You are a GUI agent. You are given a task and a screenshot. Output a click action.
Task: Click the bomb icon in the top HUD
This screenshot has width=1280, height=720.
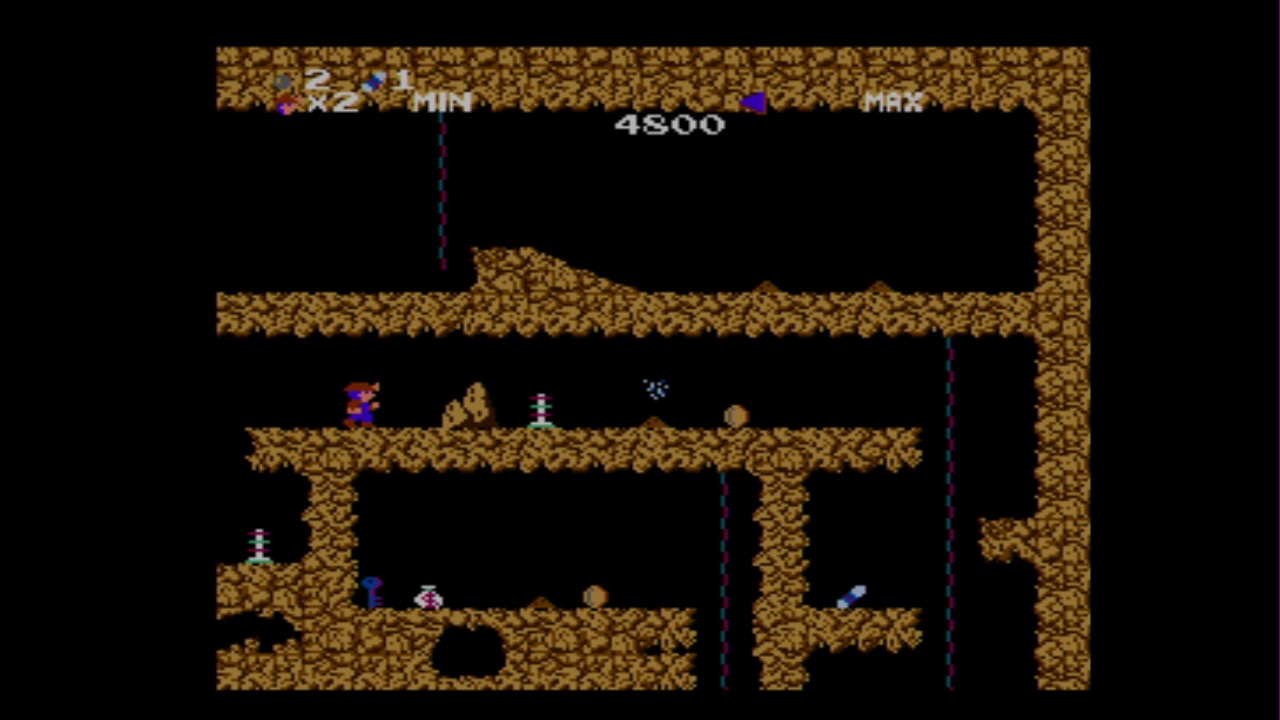tap(285, 82)
